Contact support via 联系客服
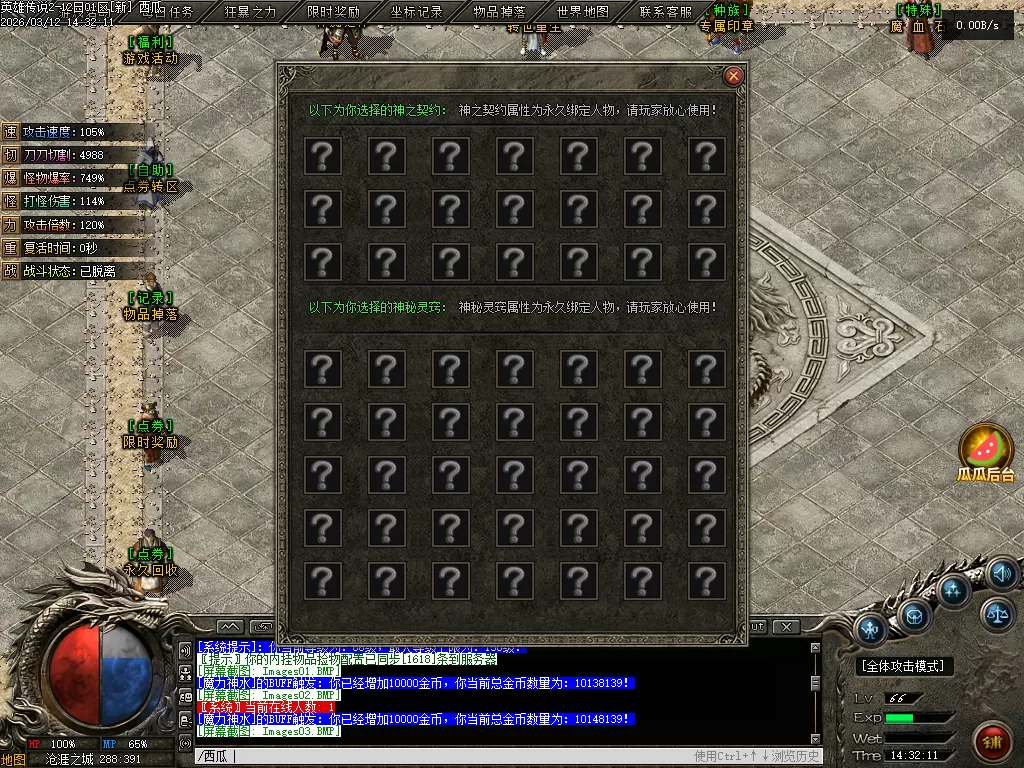This screenshot has width=1024, height=768. 665,12
